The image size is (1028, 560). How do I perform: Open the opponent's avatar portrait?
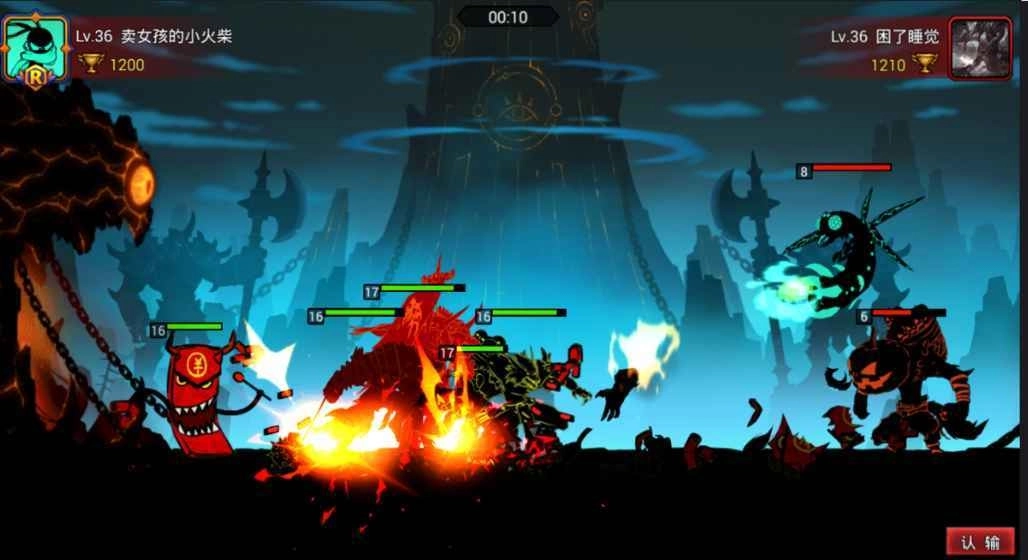980,47
